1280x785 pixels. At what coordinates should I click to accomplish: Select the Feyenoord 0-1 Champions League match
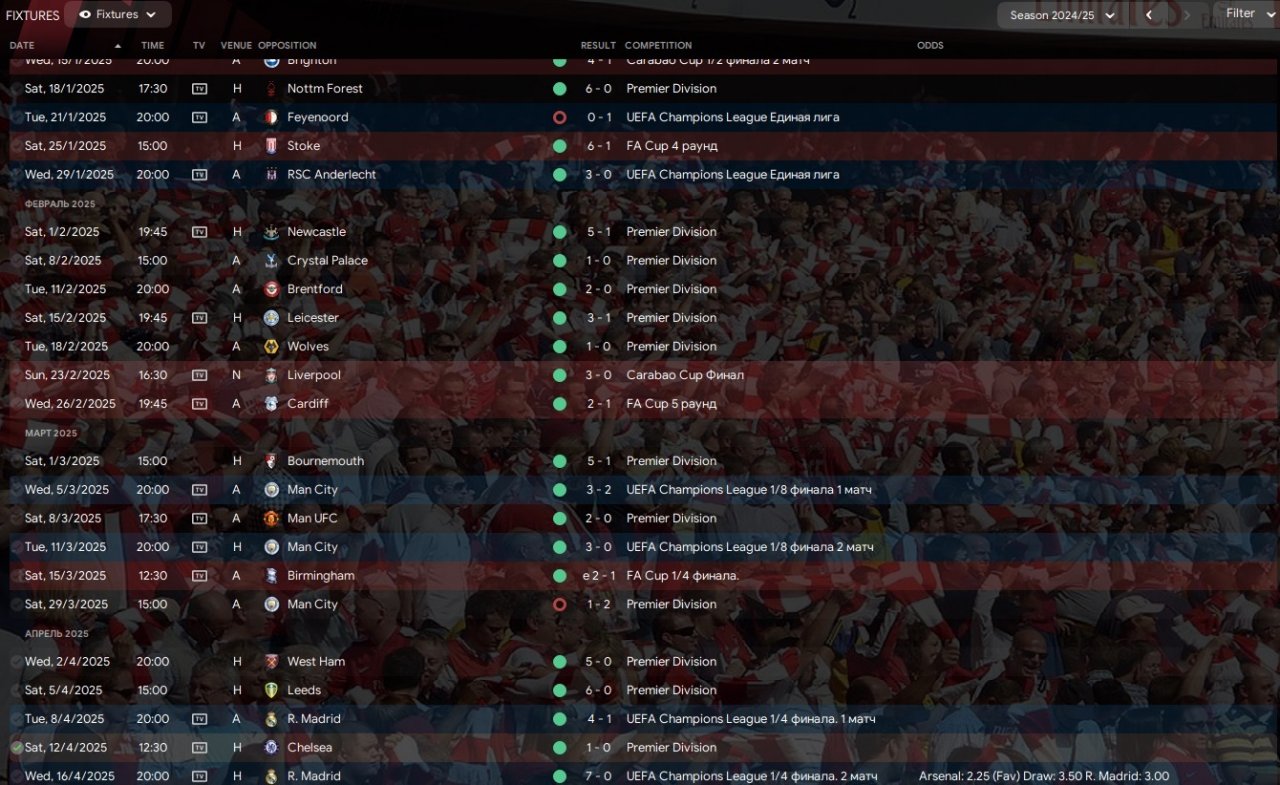pyautogui.click(x=318, y=117)
